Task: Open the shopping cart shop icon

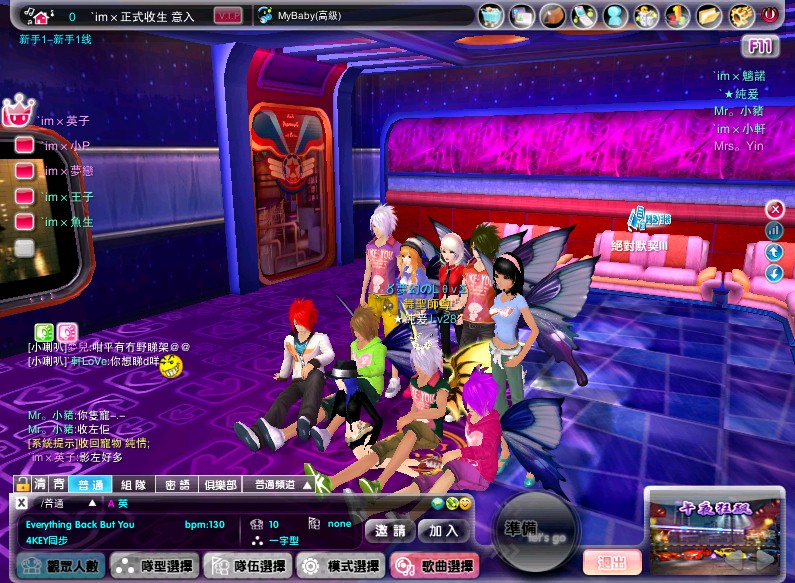Action: pyautogui.click(x=491, y=15)
